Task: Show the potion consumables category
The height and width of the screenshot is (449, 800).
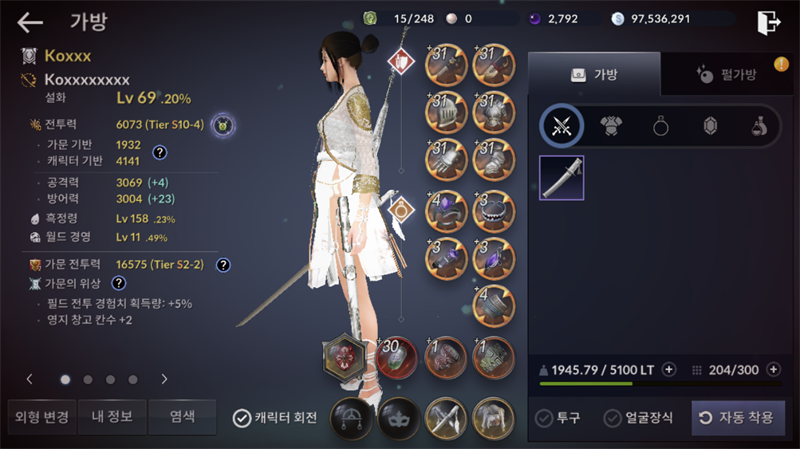Action: pyautogui.click(x=759, y=126)
